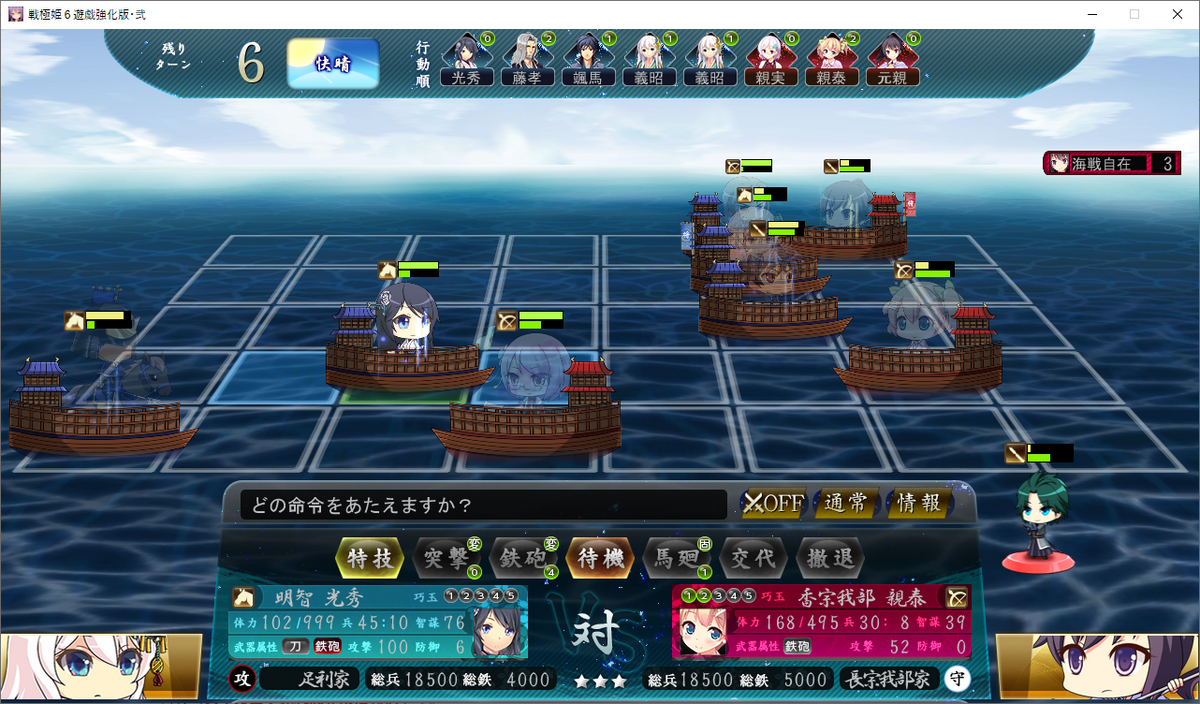
Task: Select 颯馬 portrait in turn order
Action: (x=588, y=62)
